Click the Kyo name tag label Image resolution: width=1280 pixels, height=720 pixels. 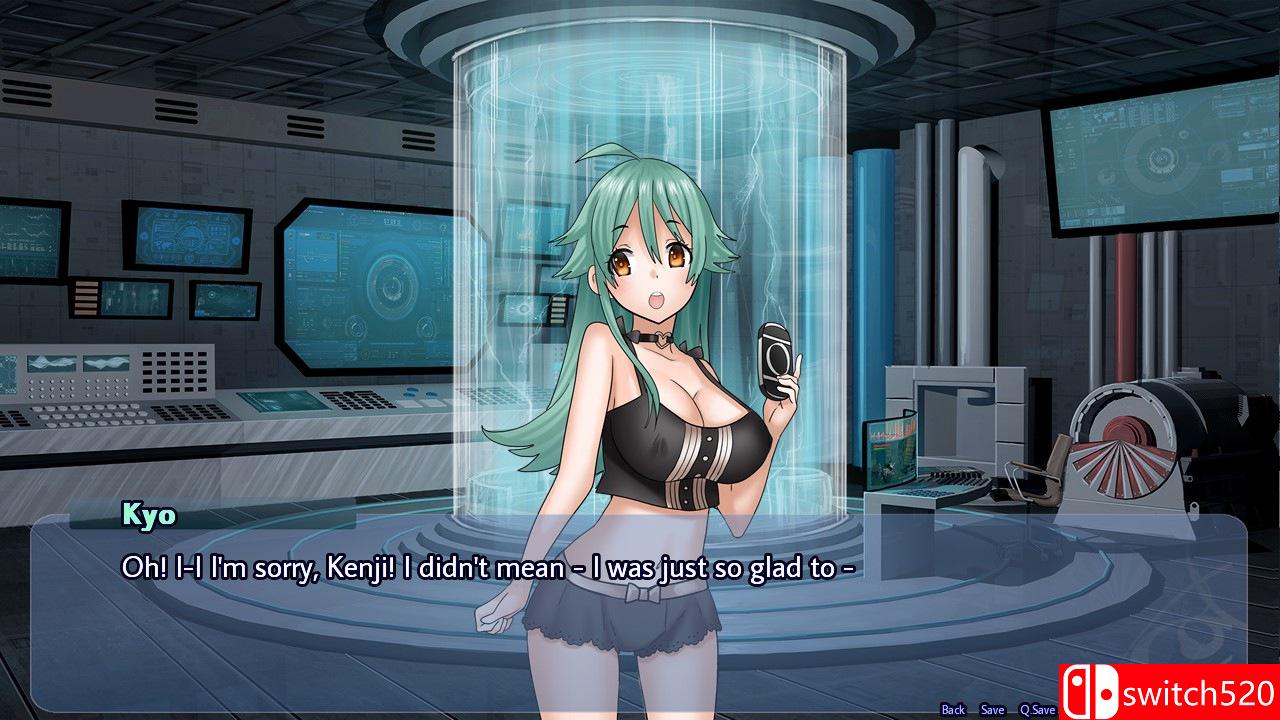pyautogui.click(x=147, y=517)
